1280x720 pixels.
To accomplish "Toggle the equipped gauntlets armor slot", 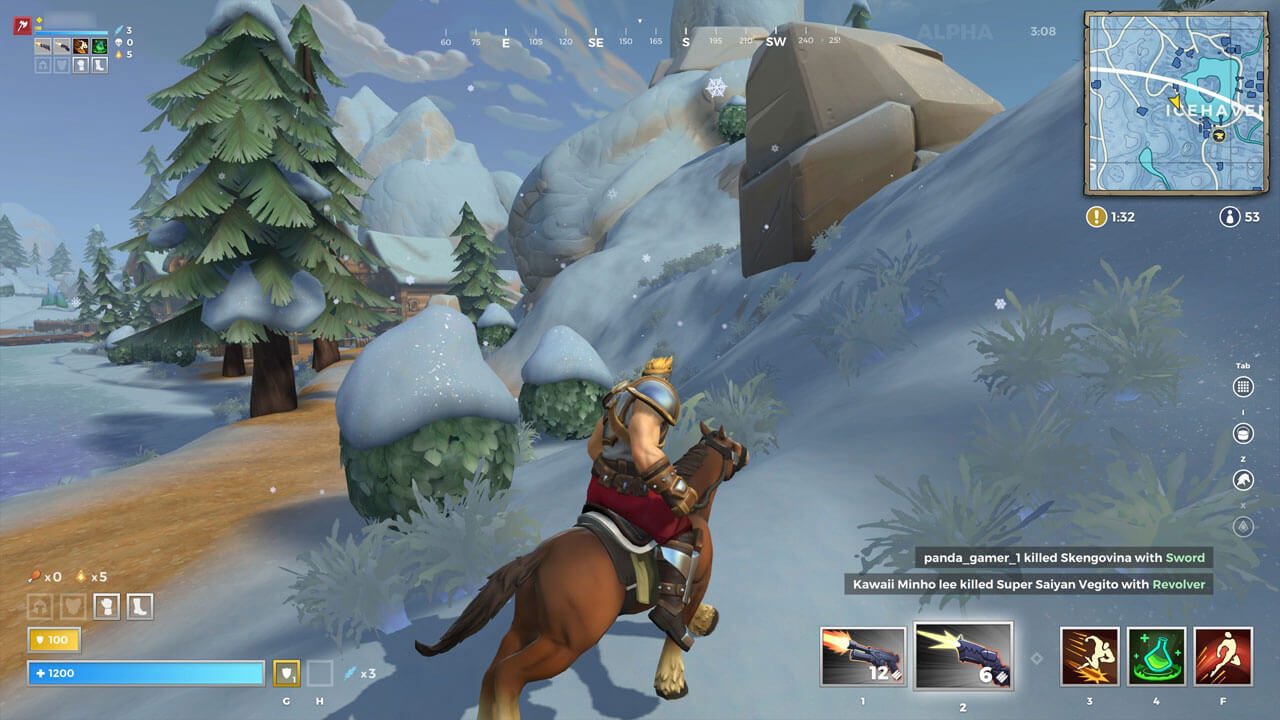I will (x=107, y=606).
